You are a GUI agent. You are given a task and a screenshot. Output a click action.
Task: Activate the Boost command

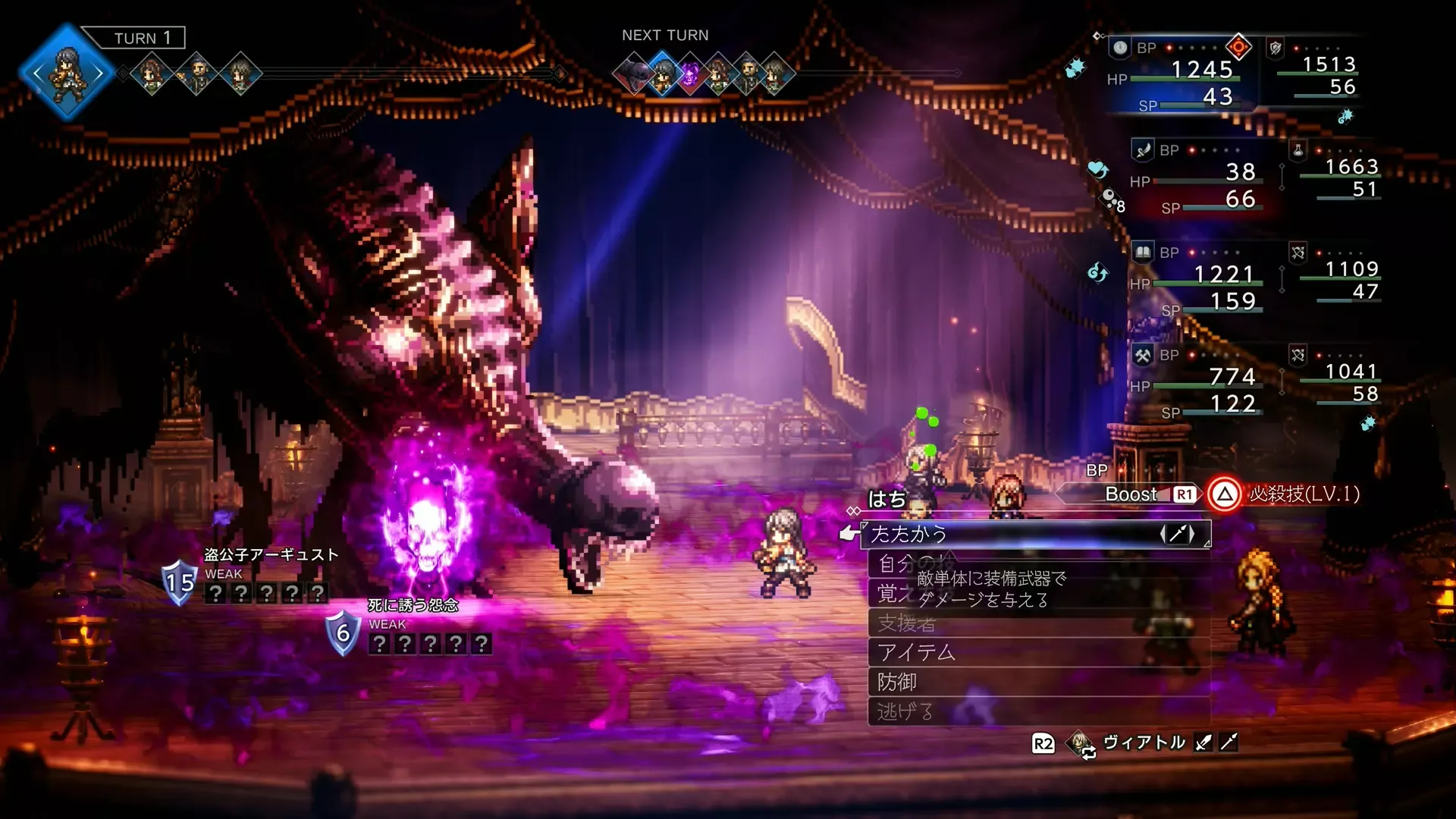(1130, 494)
